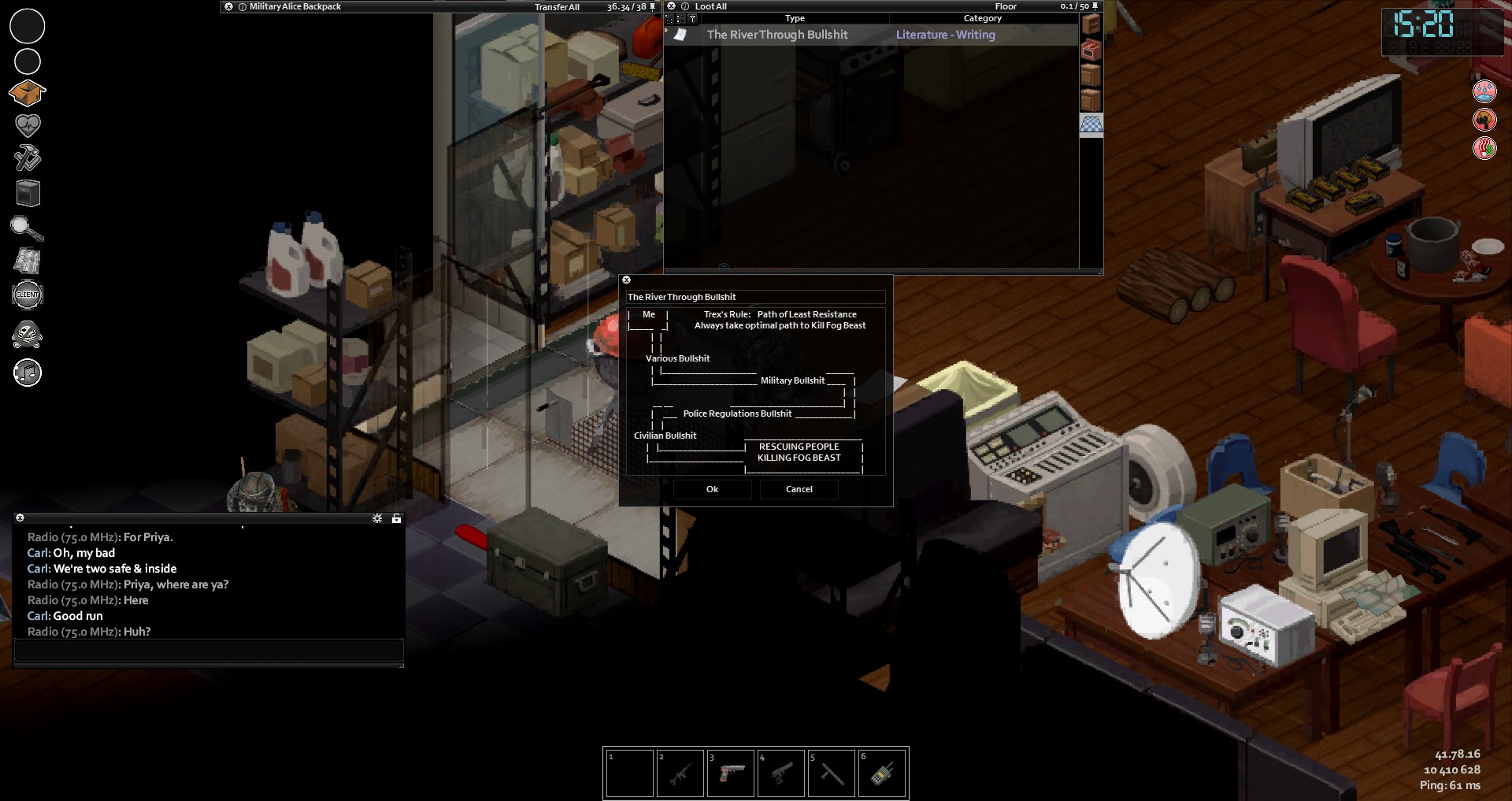This screenshot has width=1512, height=801.
Task: Select The River Through Bullshit item row
Action: [777, 35]
